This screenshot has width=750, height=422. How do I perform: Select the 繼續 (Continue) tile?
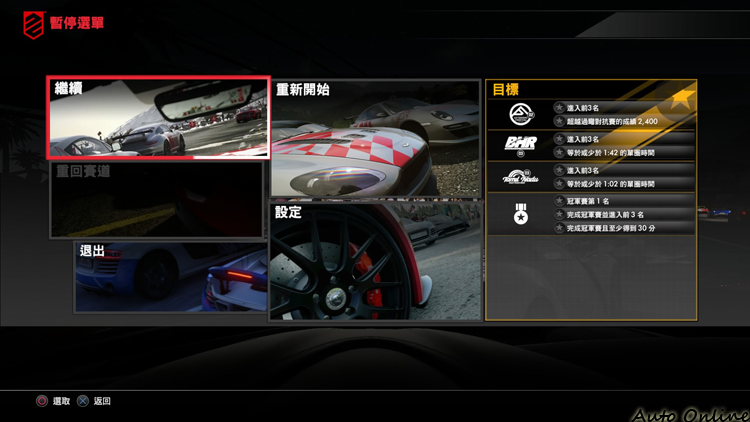[158, 118]
